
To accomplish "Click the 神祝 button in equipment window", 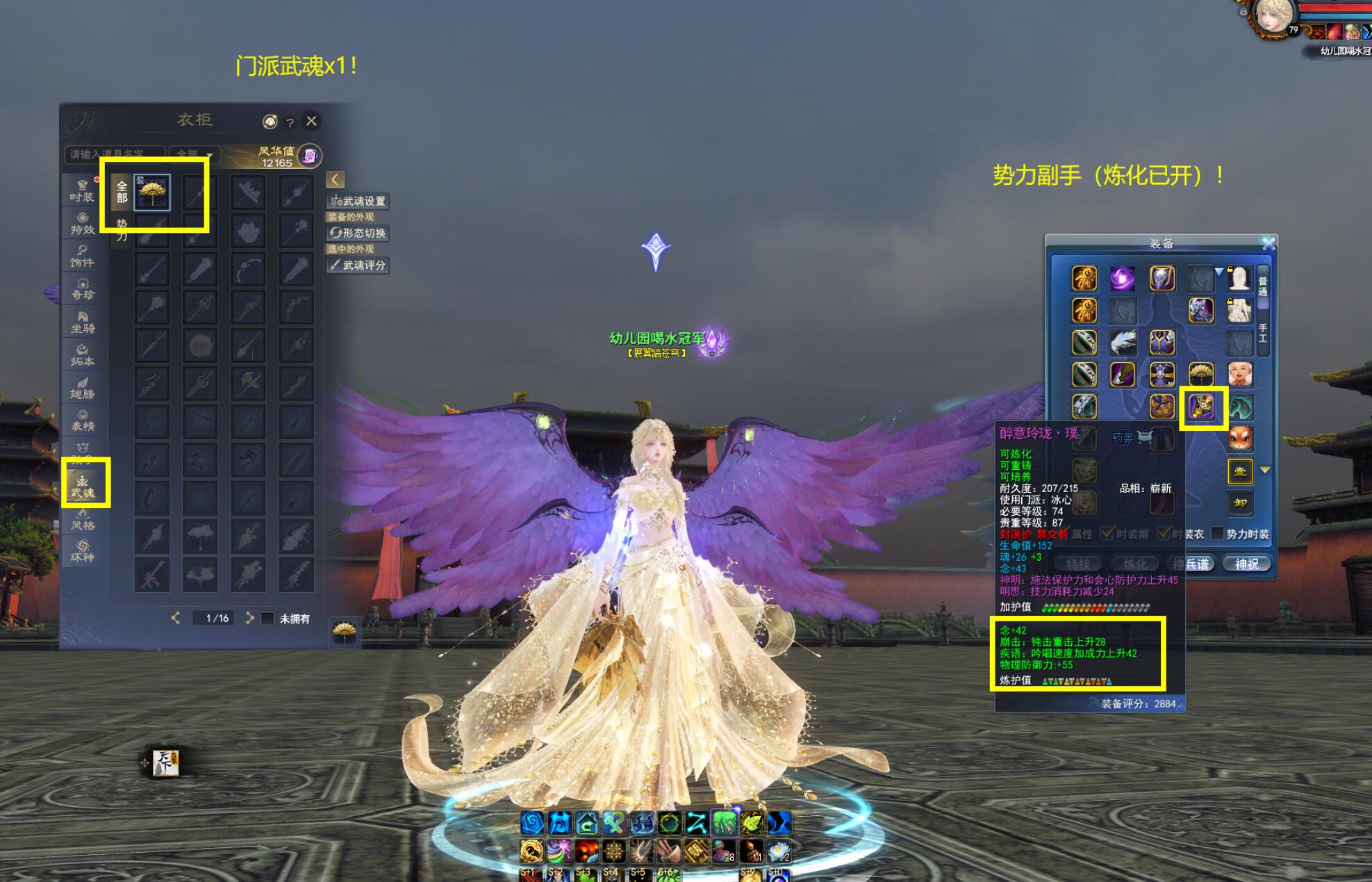I will (1246, 564).
